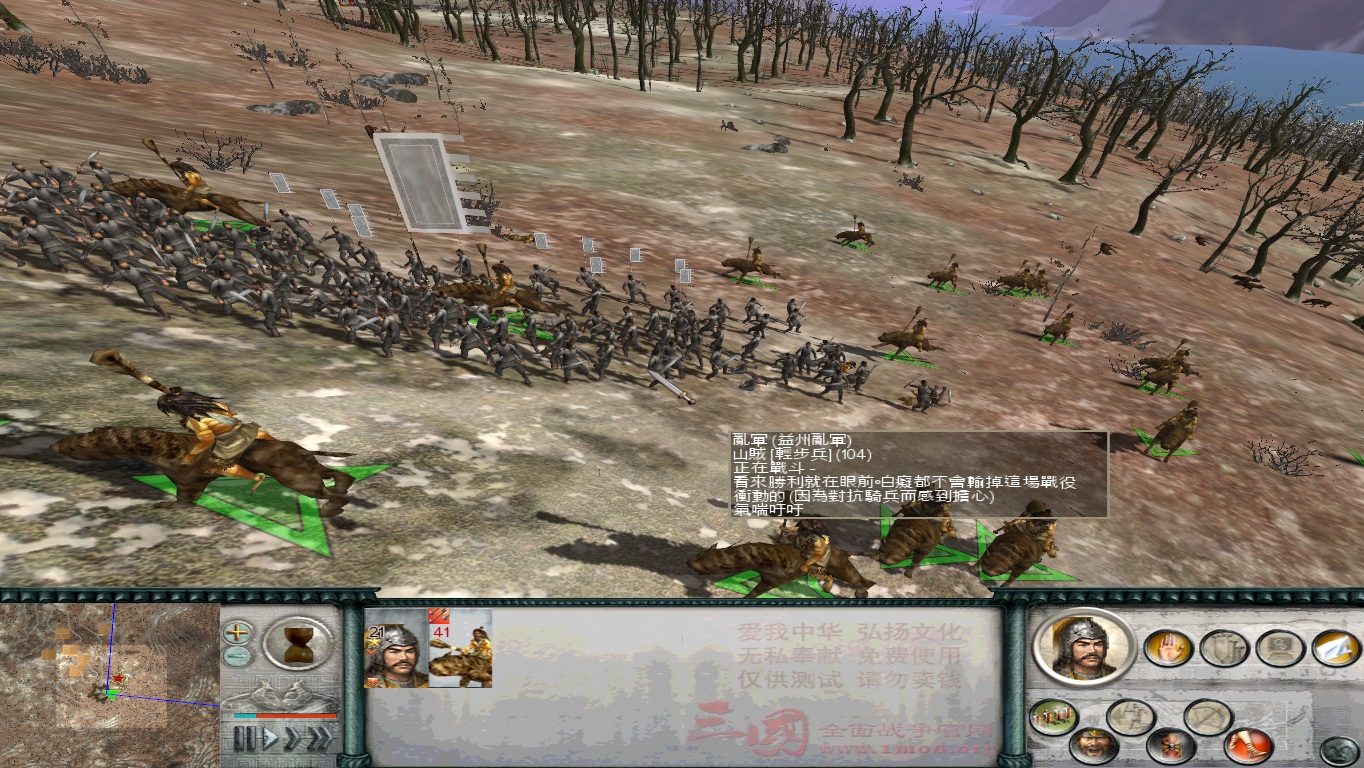Click the halt orders hand icon
Viewport: 1364px width, 768px height.
click(1169, 648)
